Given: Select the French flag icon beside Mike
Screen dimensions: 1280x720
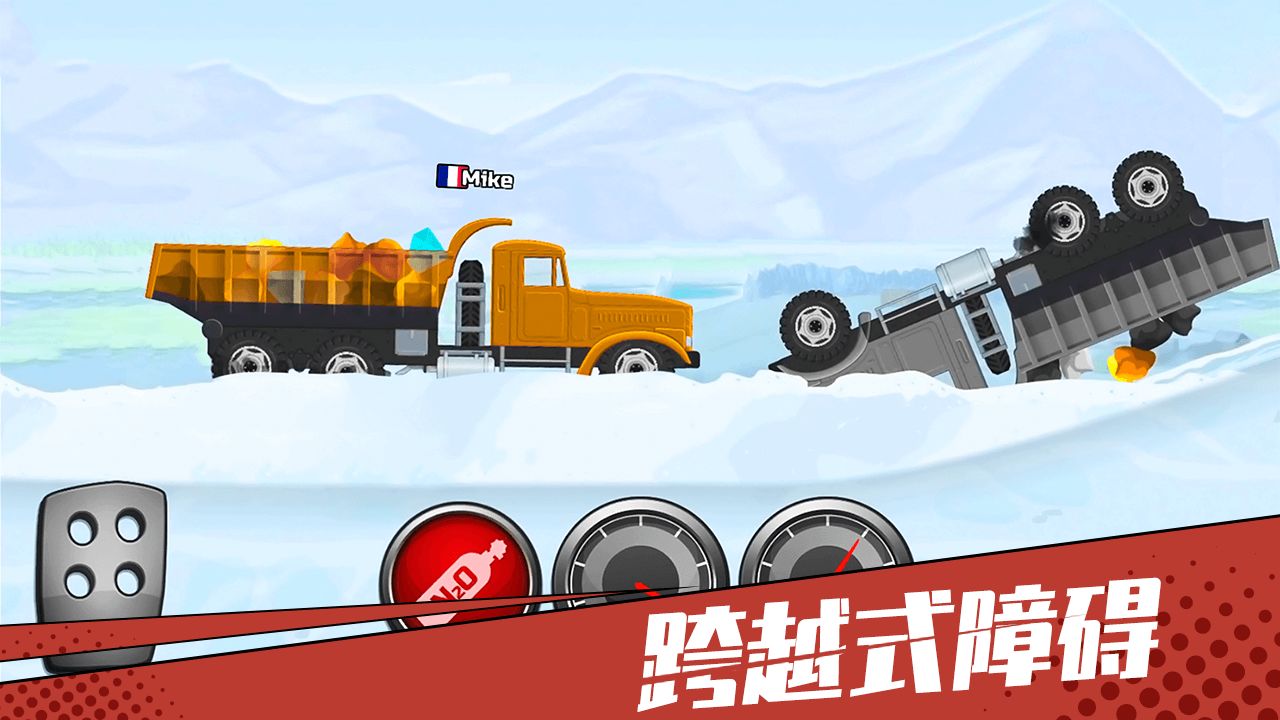Looking at the screenshot, I should [x=450, y=176].
